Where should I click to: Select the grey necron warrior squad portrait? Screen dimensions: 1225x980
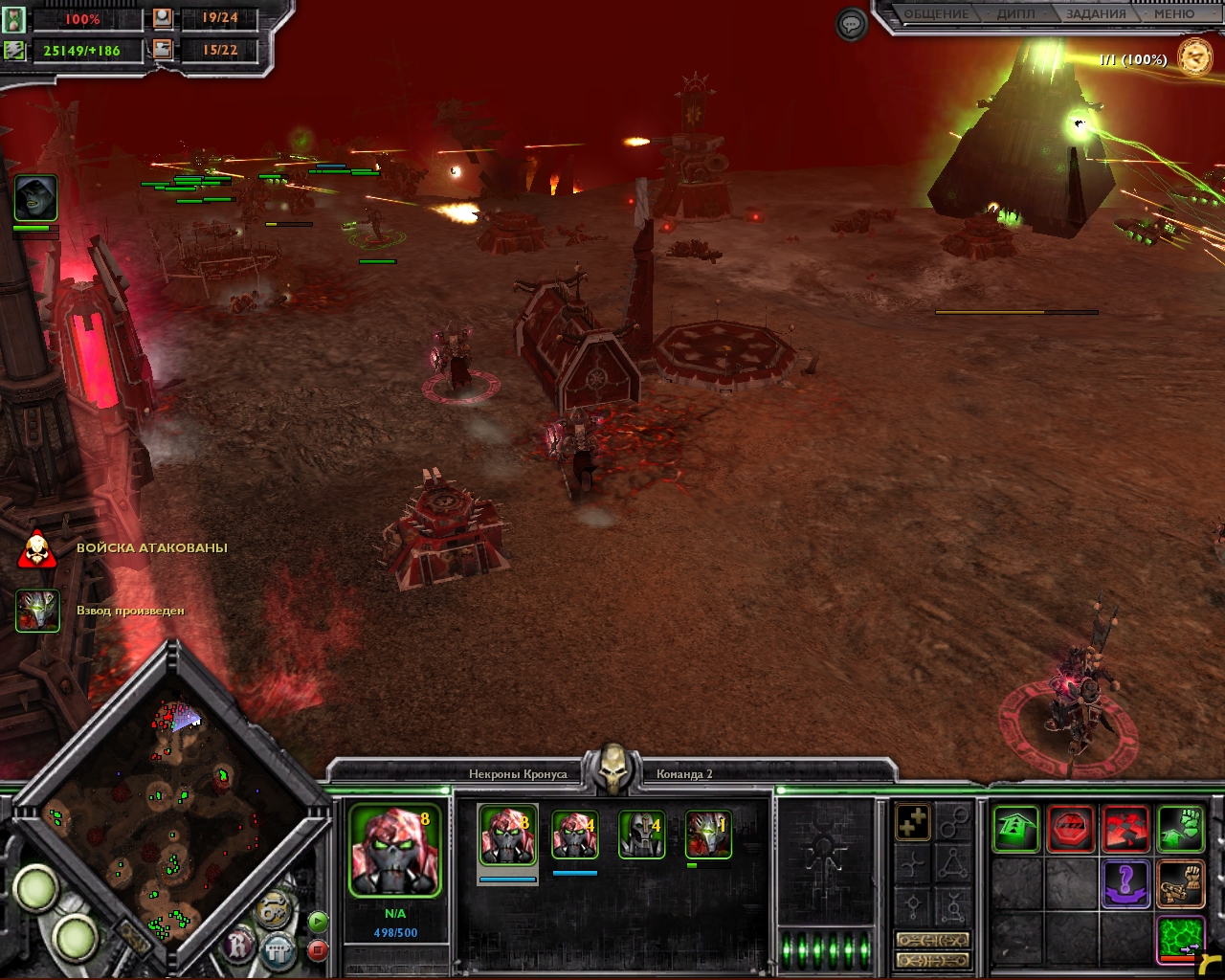(641, 835)
